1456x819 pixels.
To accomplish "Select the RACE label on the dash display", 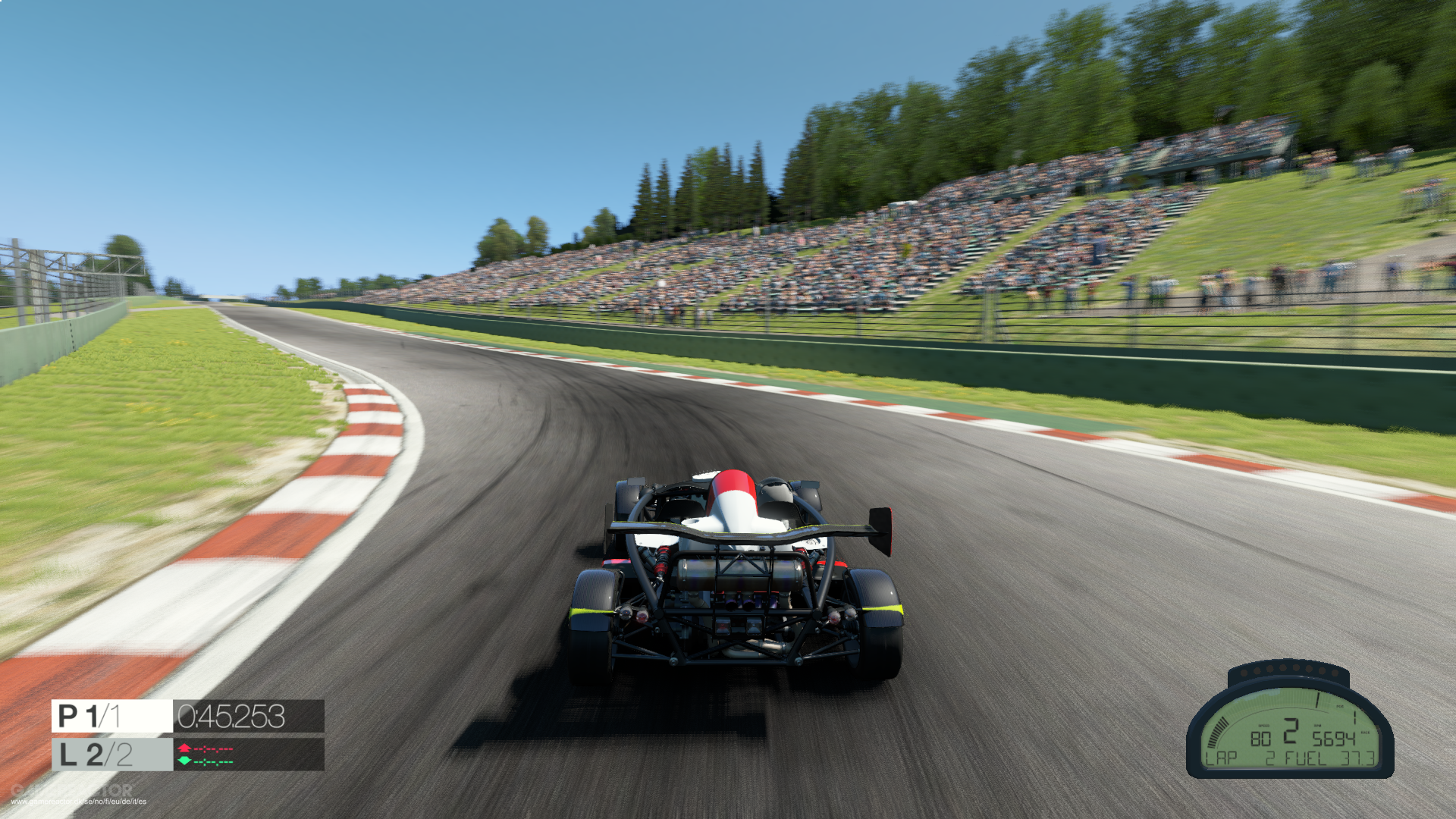I will pyautogui.click(x=1366, y=733).
